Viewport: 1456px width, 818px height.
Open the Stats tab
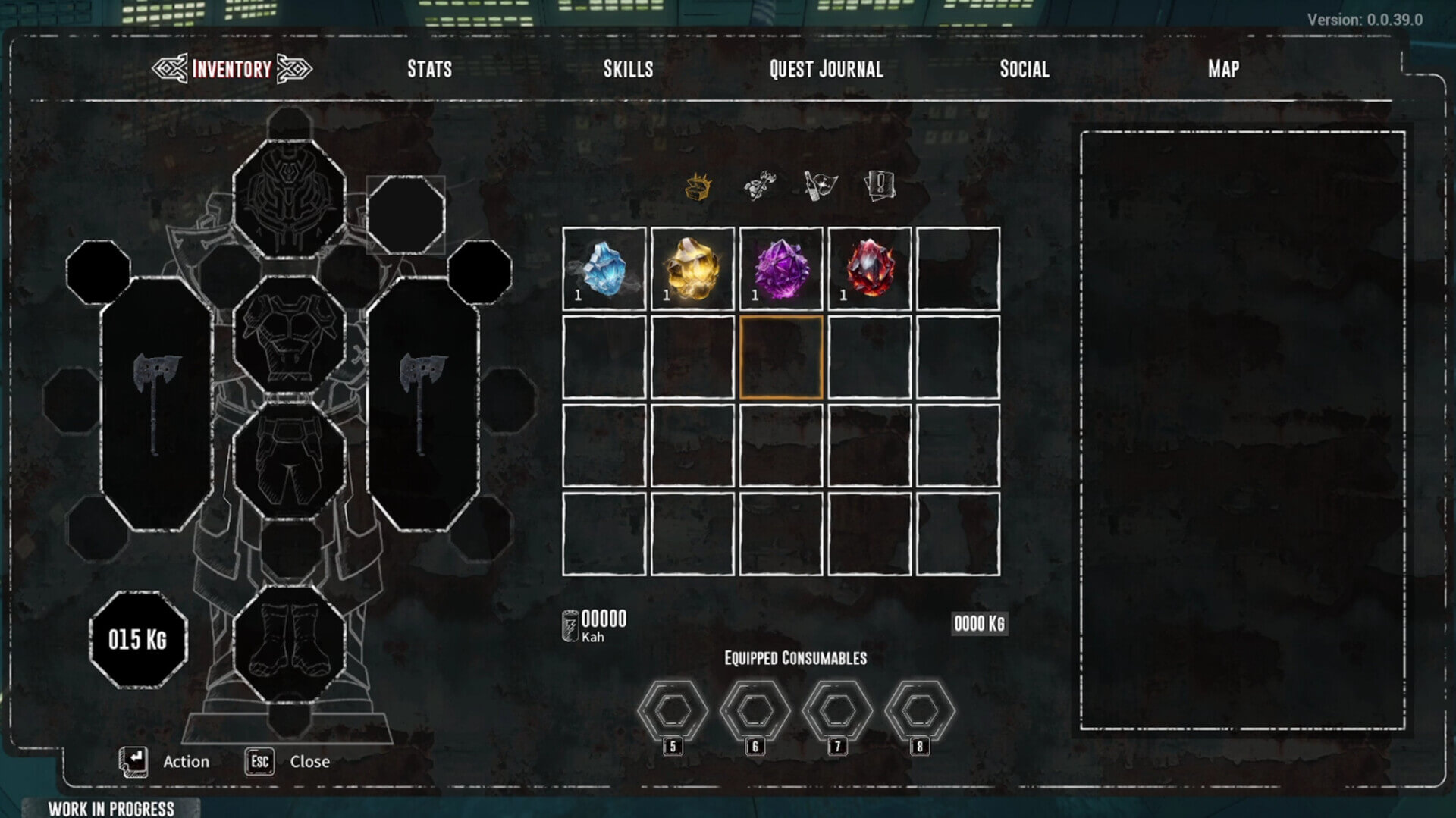[429, 69]
